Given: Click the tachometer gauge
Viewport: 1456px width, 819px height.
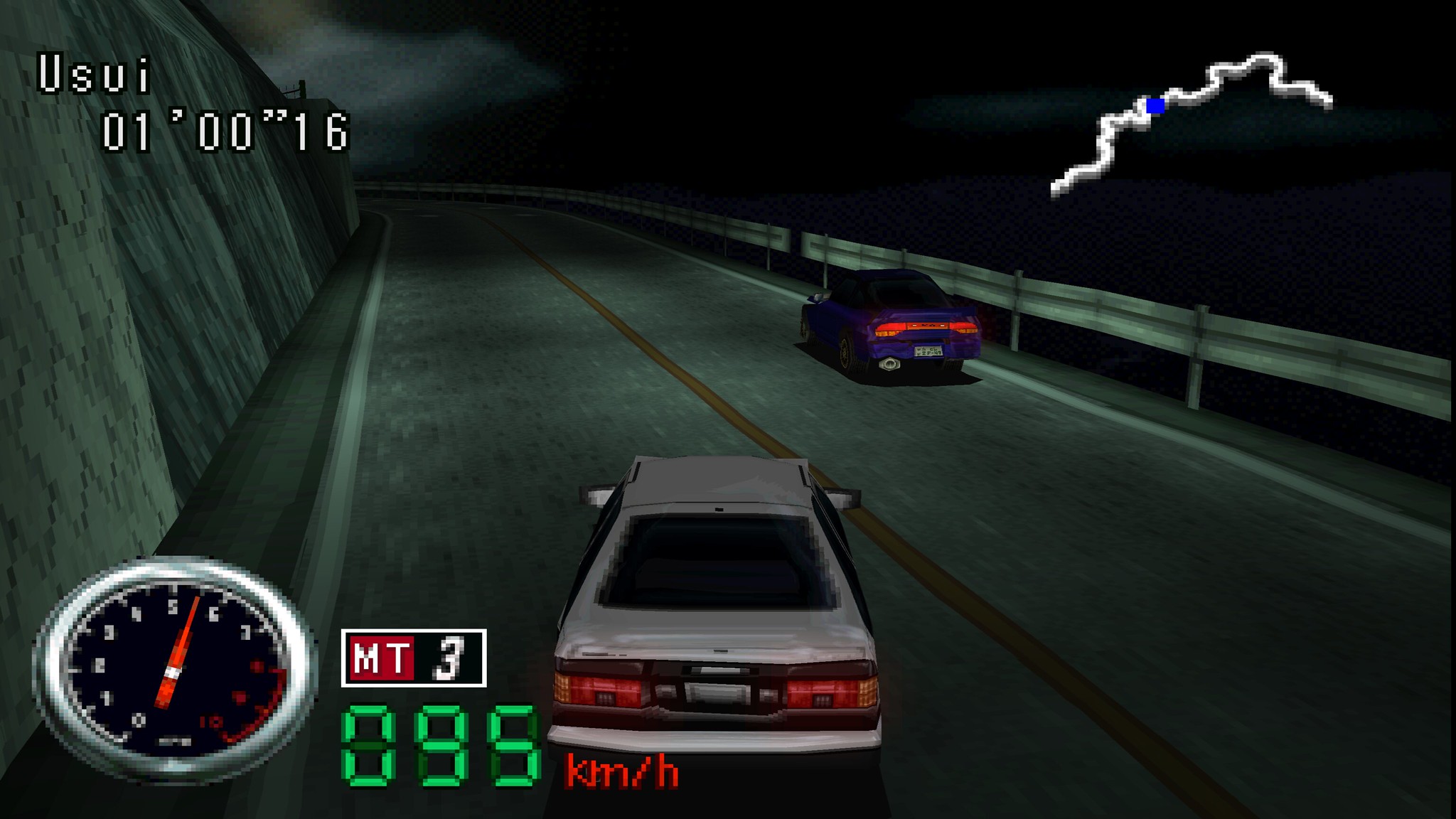Looking at the screenshot, I should (x=173, y=667).
